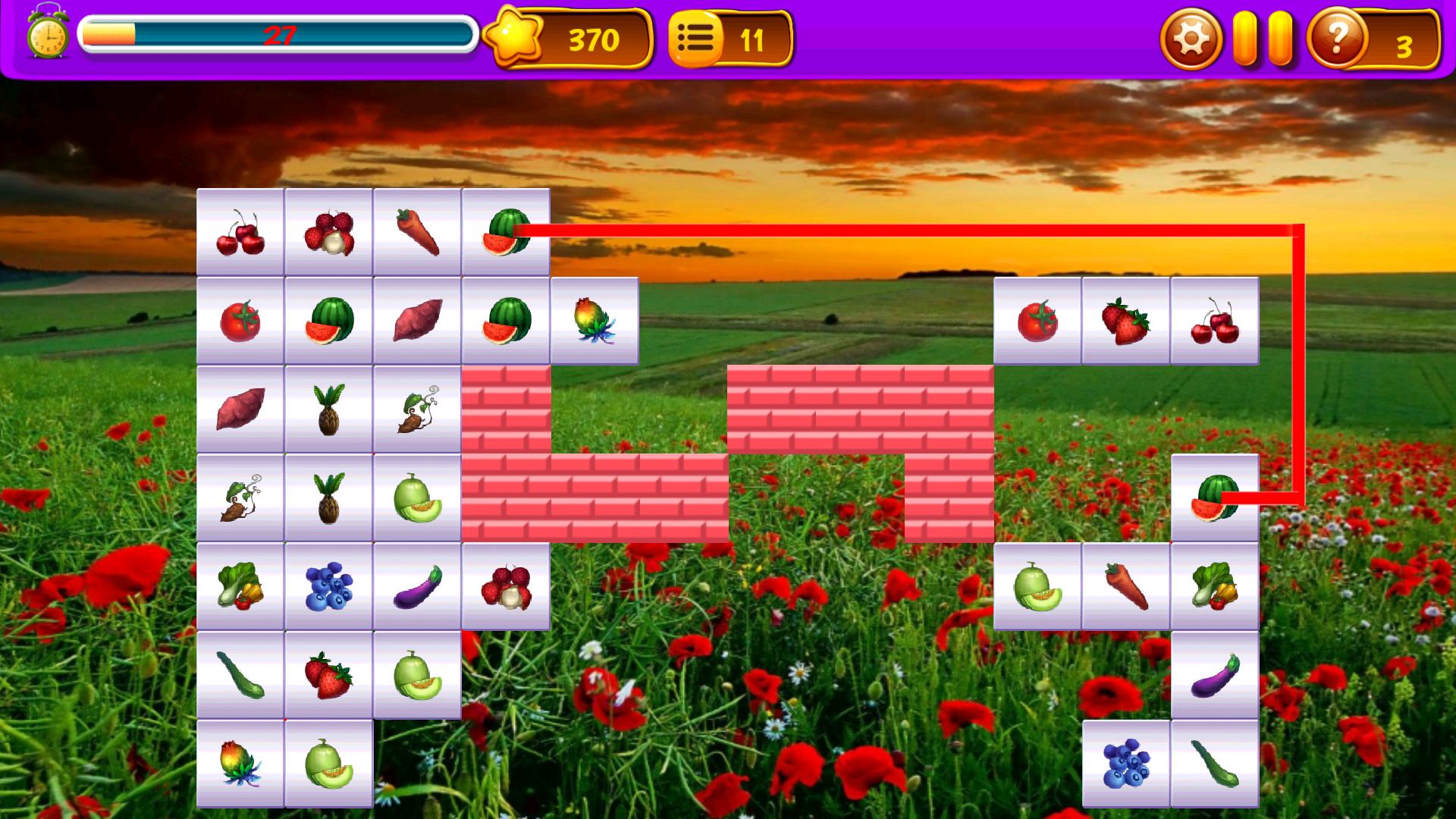Select the eggplant tile near the blueberries
This screenshot has height=819, width=1456.
(417, 585)
